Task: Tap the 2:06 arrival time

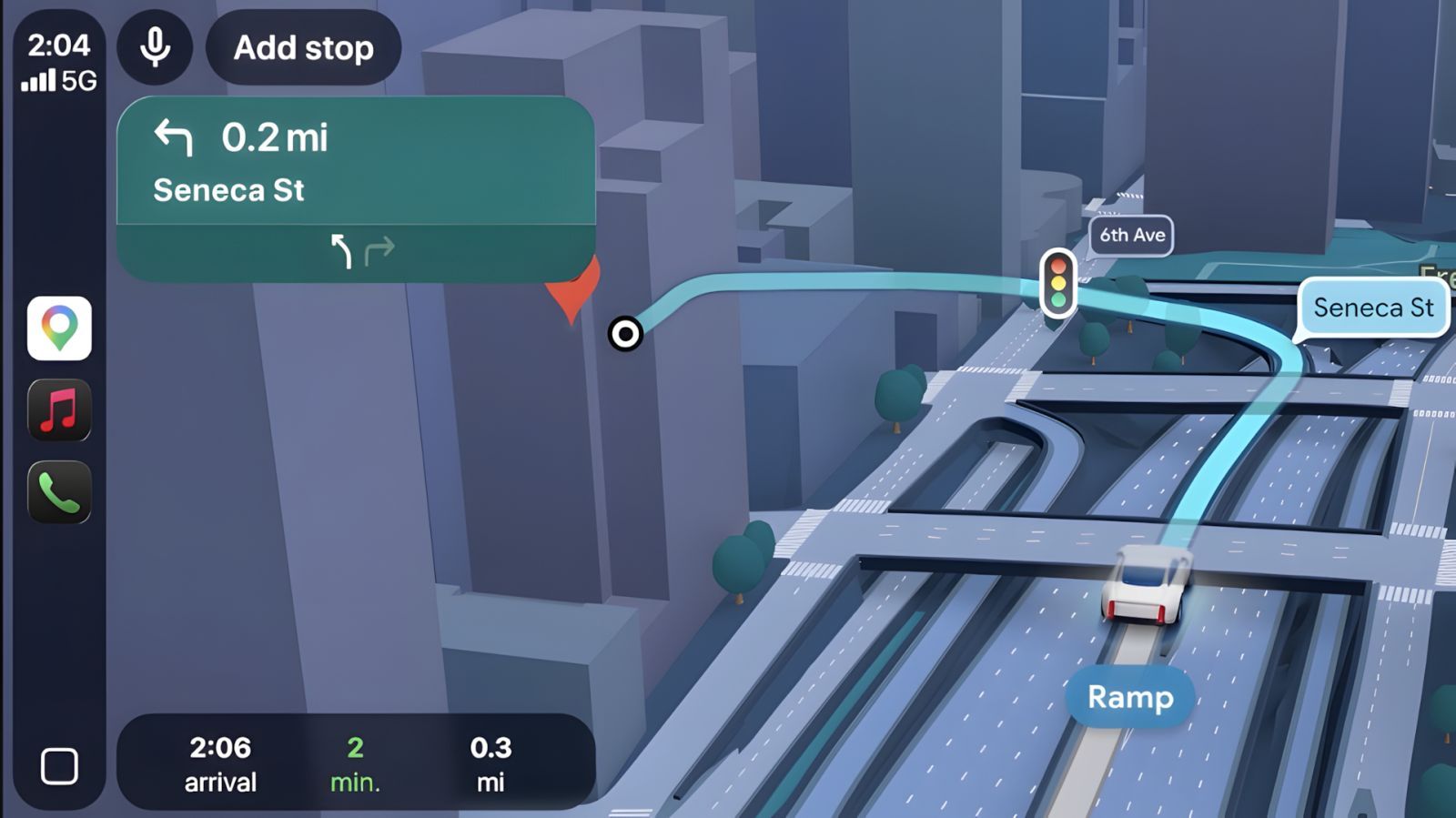Action: (x=221, y=762)
